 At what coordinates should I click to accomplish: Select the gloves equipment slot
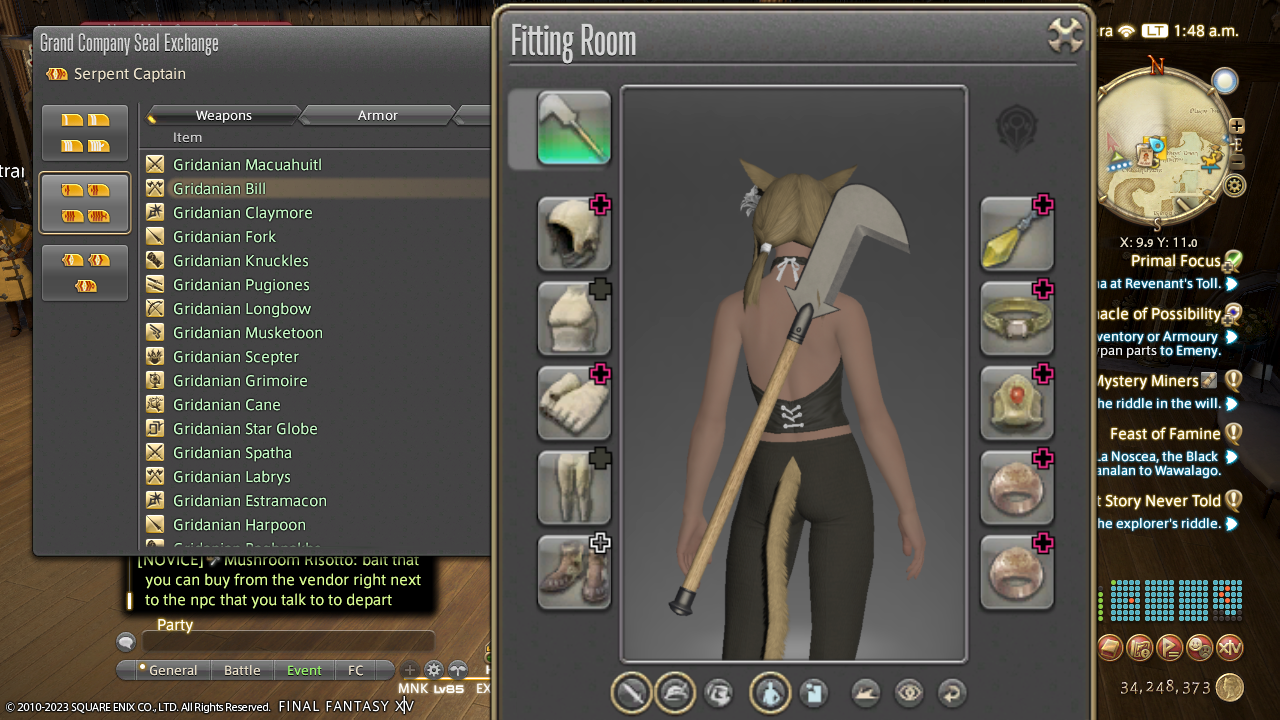click(x=574, y=403)
